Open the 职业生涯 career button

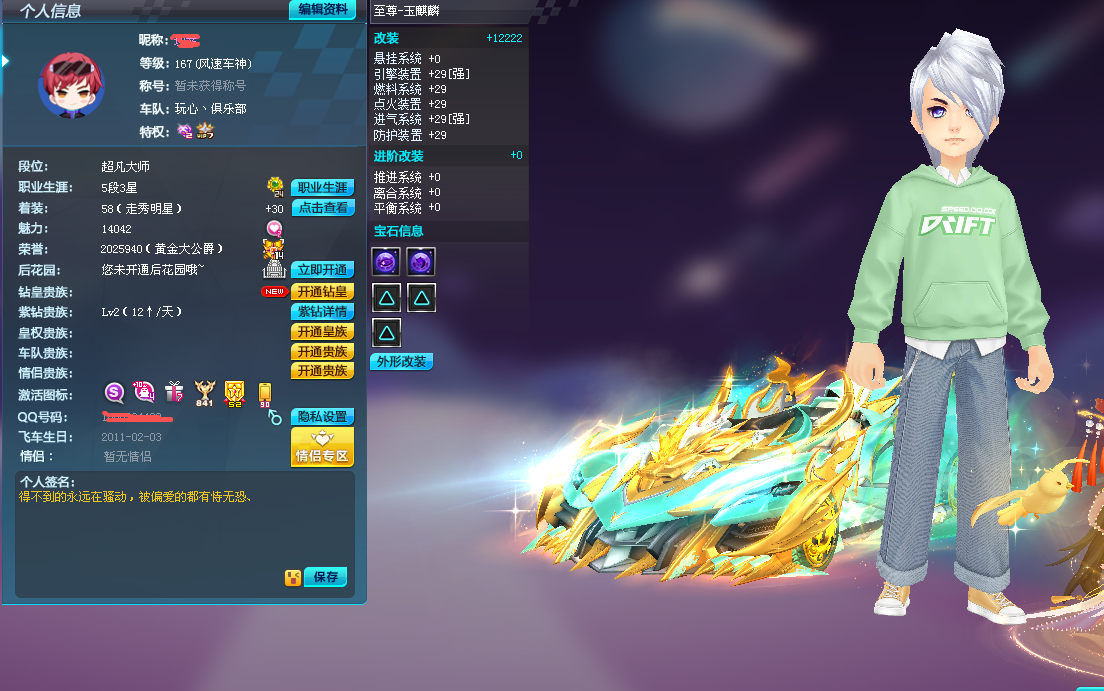[x=322, y=188]
